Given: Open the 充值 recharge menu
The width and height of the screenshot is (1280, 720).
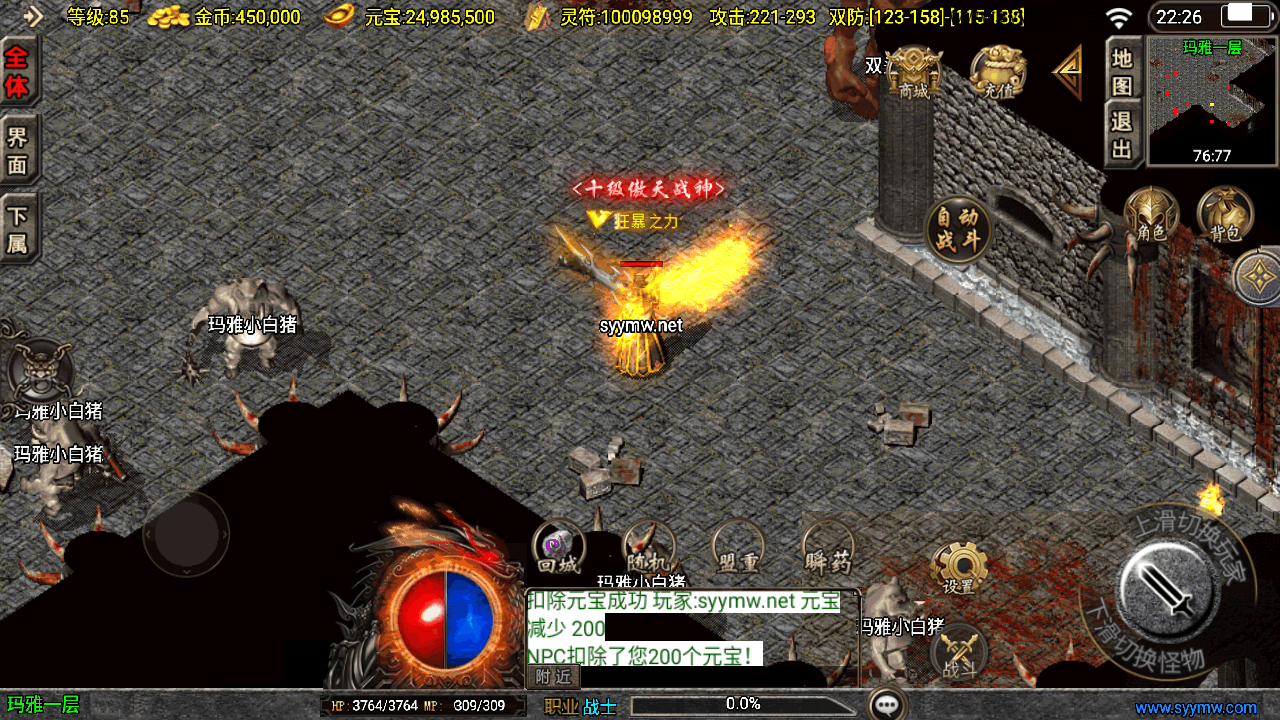Looking at the screenshot, I should [x=998, y=72].
